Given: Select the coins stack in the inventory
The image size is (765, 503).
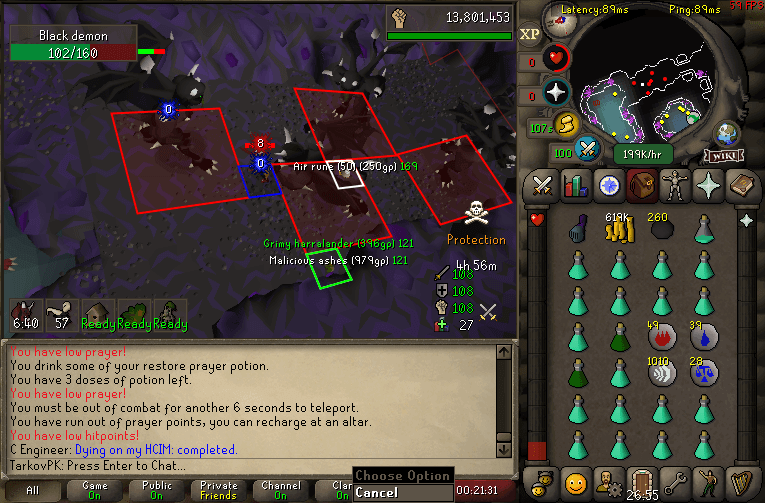Looking at the screenshot, I should point(619,230).
